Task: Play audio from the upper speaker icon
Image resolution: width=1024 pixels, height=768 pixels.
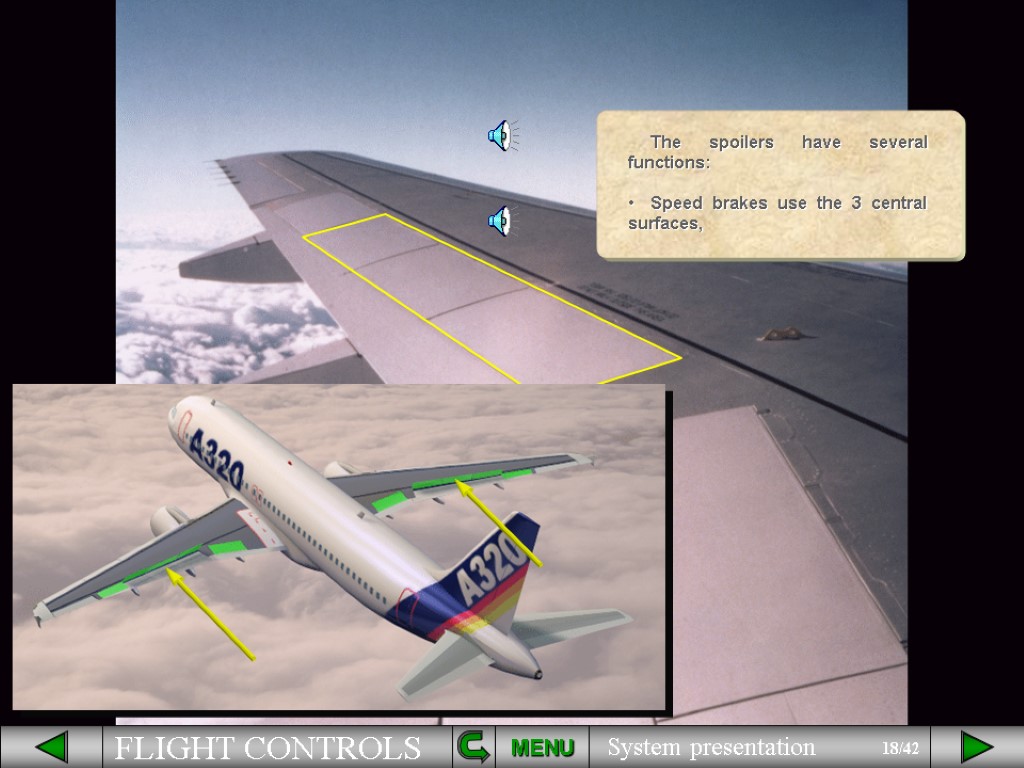Action: tap(500, 135)
